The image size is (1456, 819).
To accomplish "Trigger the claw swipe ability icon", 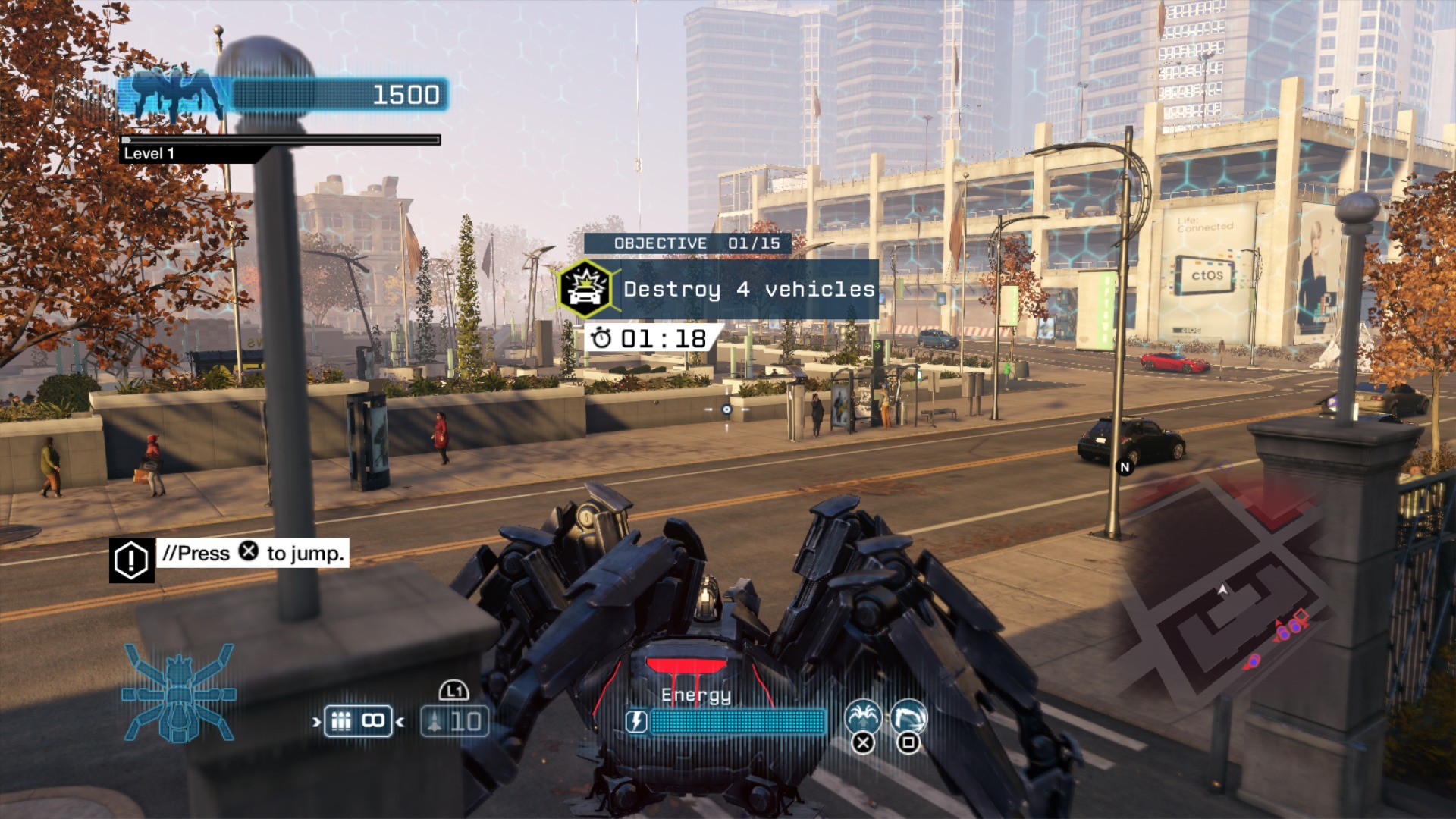I will [x=908, y=715].
